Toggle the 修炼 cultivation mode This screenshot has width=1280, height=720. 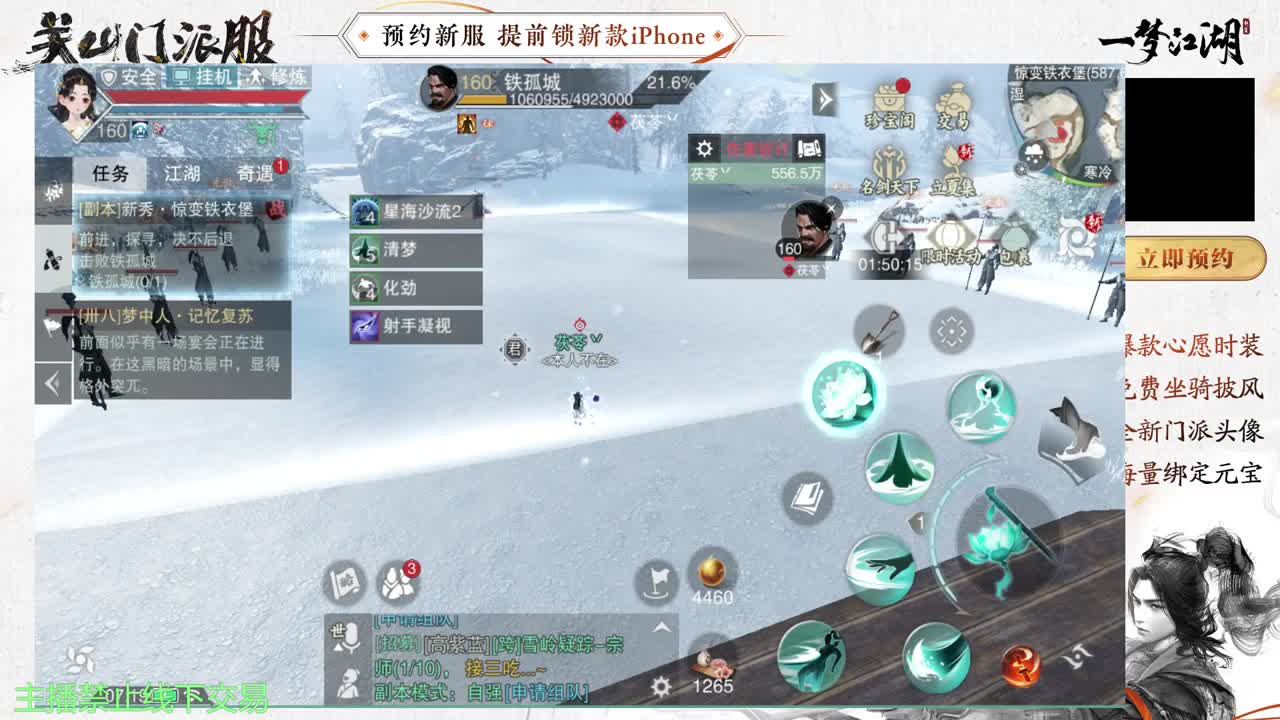click(280, 77)
